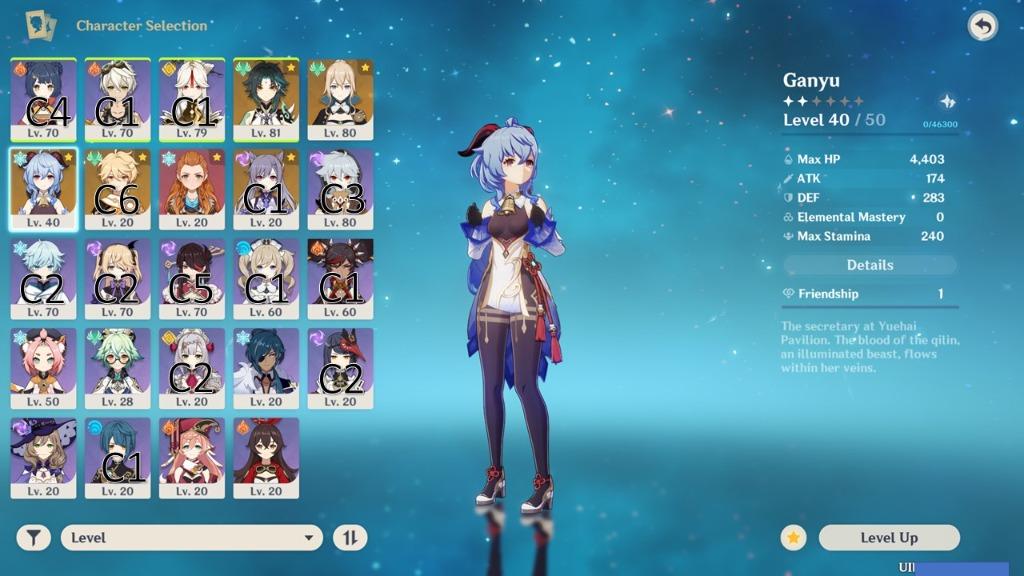Select Ningguang's Lv. 79 tile
This screenshot has height=576, width=1024.
coord(192,99)
